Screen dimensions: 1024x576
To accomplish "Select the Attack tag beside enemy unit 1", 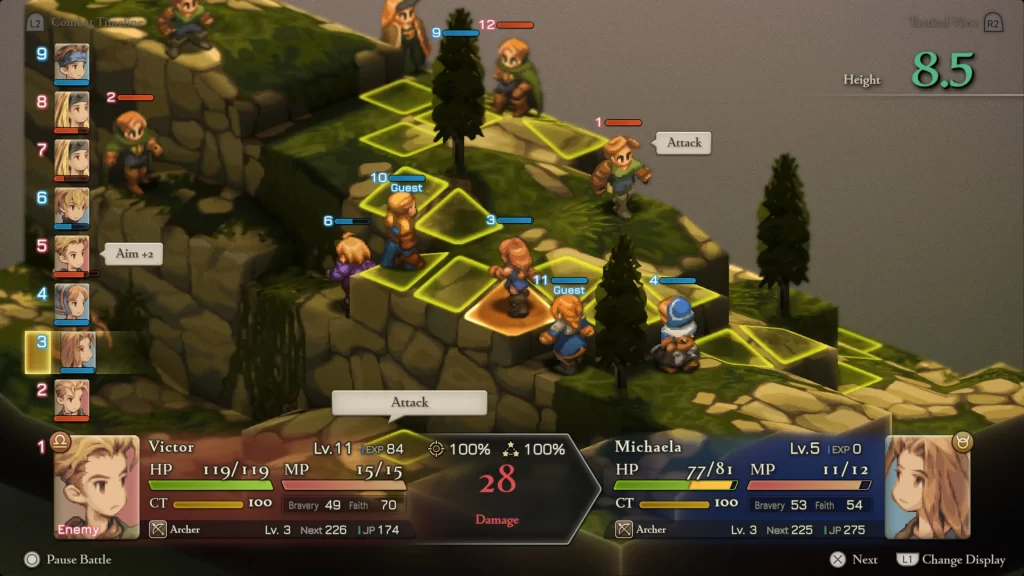I will pyautogui.click(x=684, y=143).
